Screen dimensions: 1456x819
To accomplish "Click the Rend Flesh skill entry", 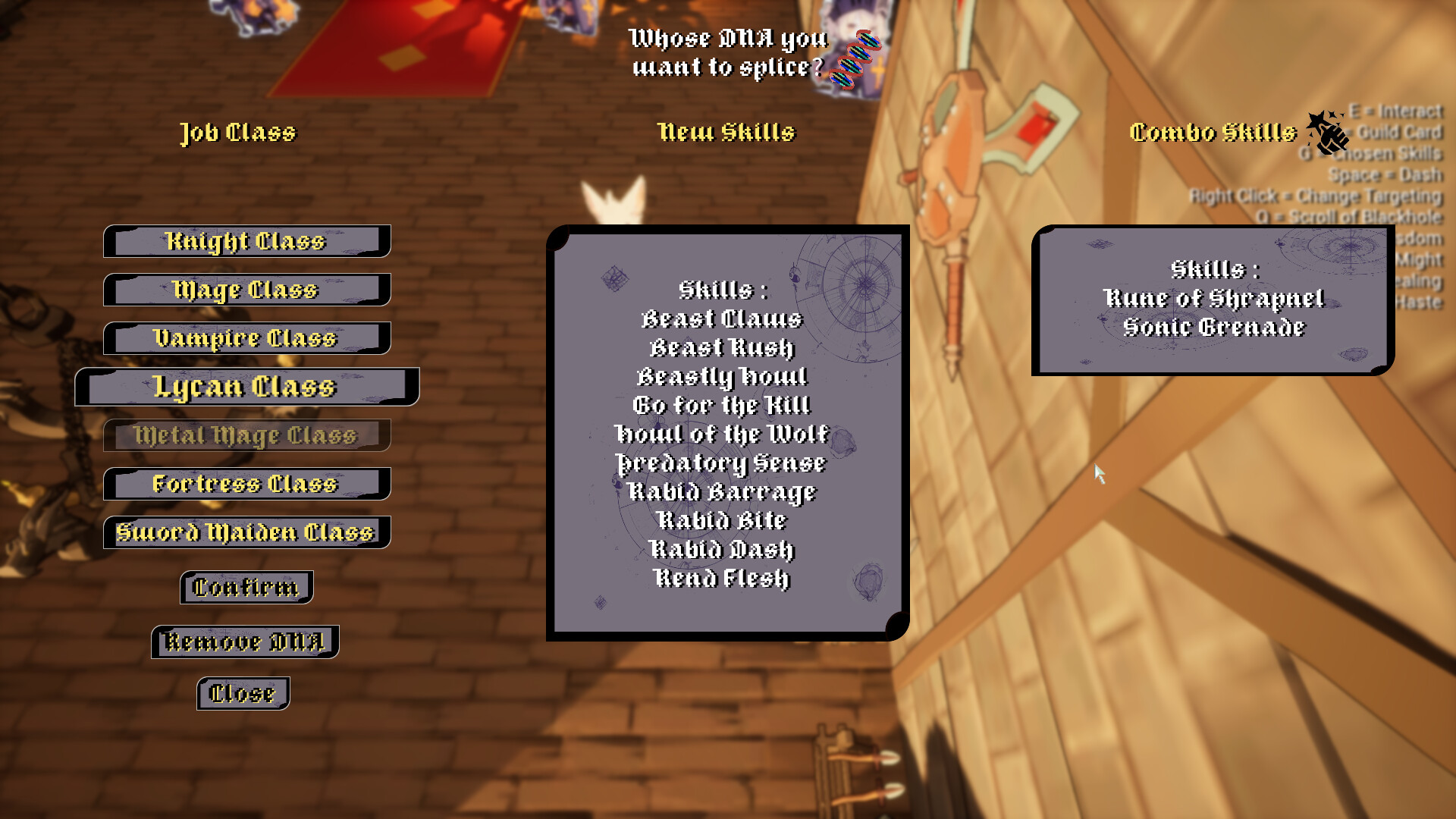I will (722, 578).
